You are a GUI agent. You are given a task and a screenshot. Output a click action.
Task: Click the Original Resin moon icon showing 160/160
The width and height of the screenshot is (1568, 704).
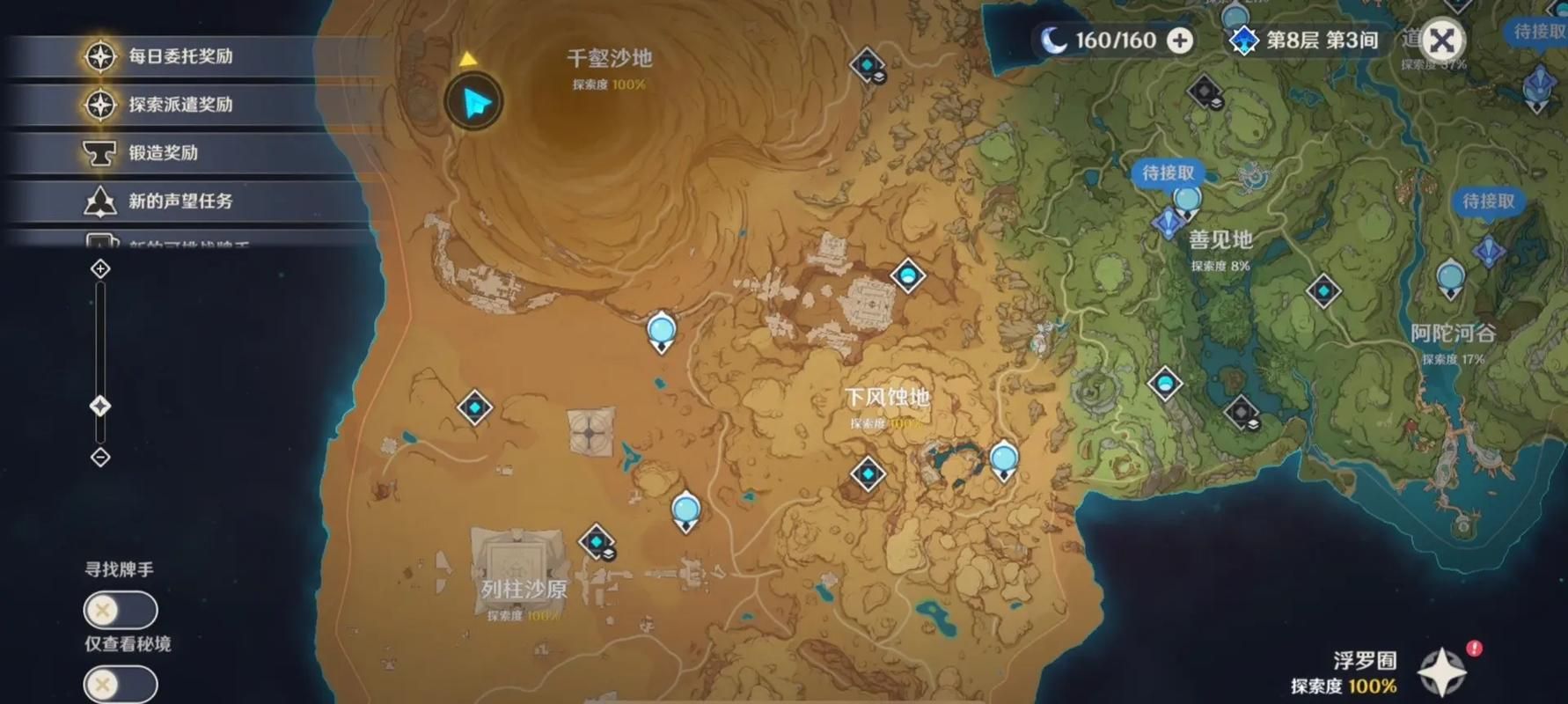click(x=1054, y=40)
